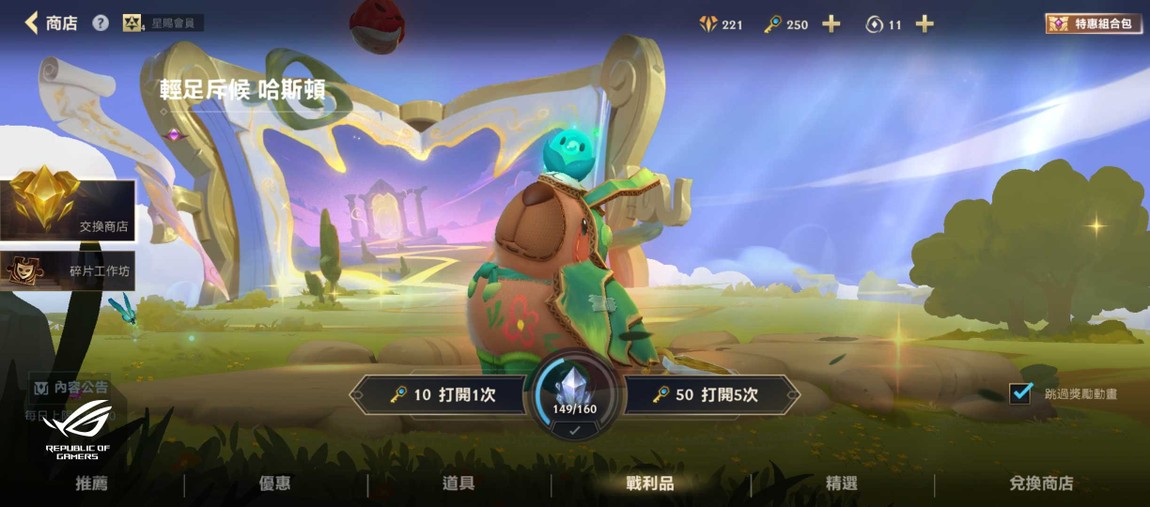The image size is (1150, 507).
Task: Switch to the 精選 tab
Action: point(842,484)
